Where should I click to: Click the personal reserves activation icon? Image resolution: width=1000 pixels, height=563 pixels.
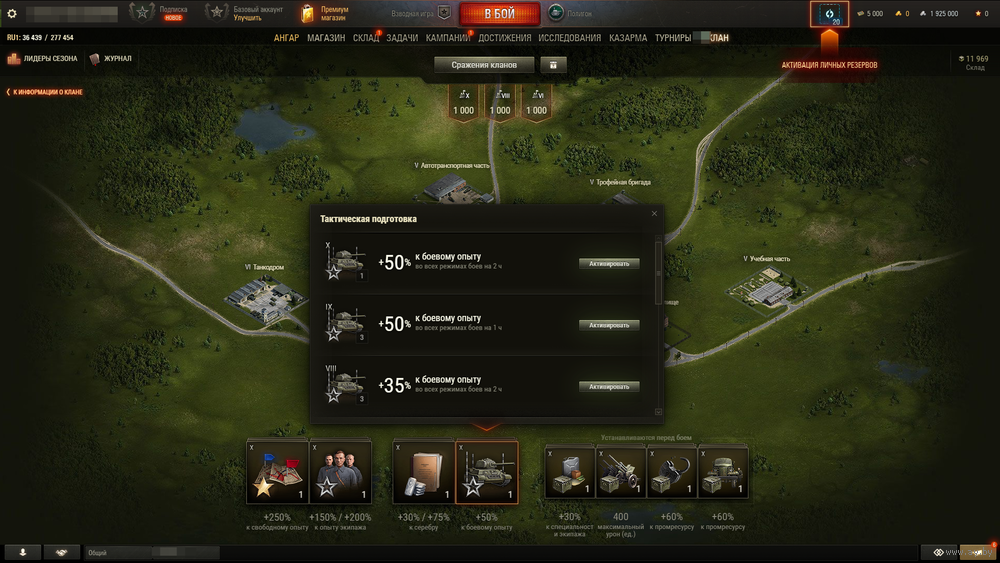(x=829, y=14)
